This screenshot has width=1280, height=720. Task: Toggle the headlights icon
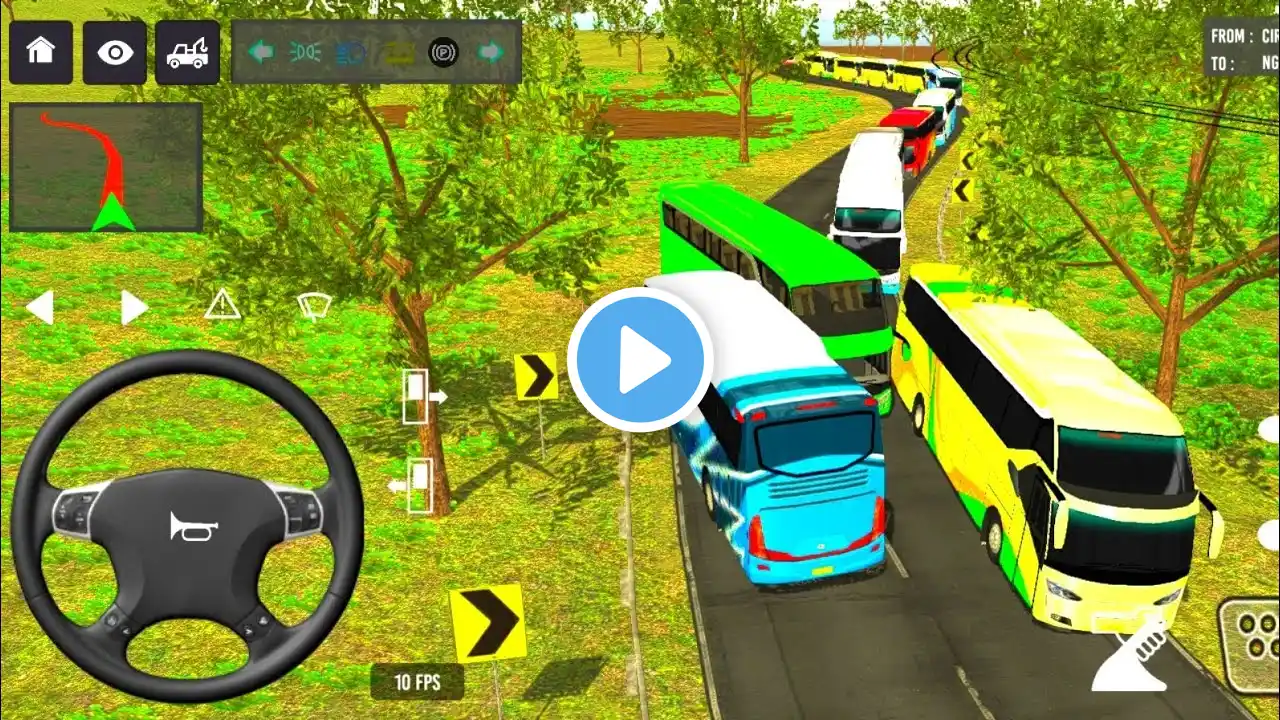point(305,52)
